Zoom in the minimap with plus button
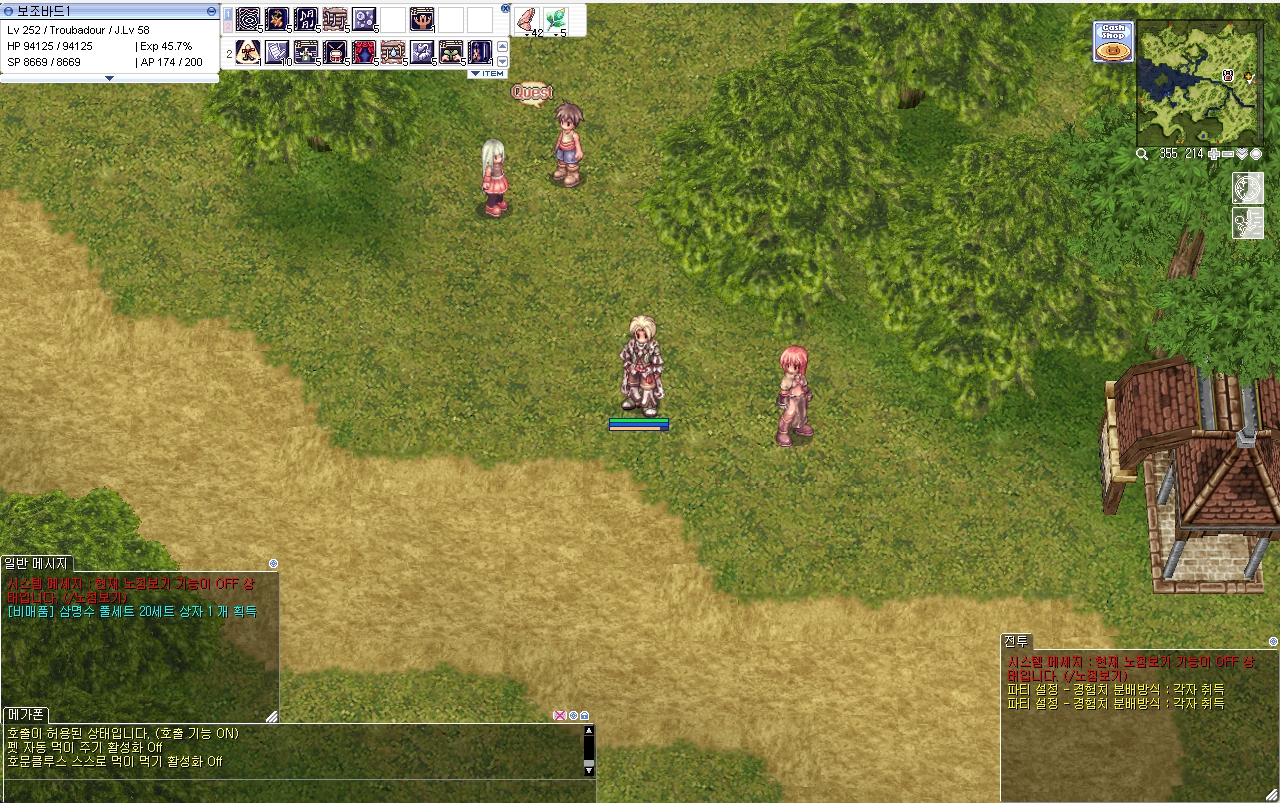The height and width of the screenshot is (803, 1280). click(1214, 154)
